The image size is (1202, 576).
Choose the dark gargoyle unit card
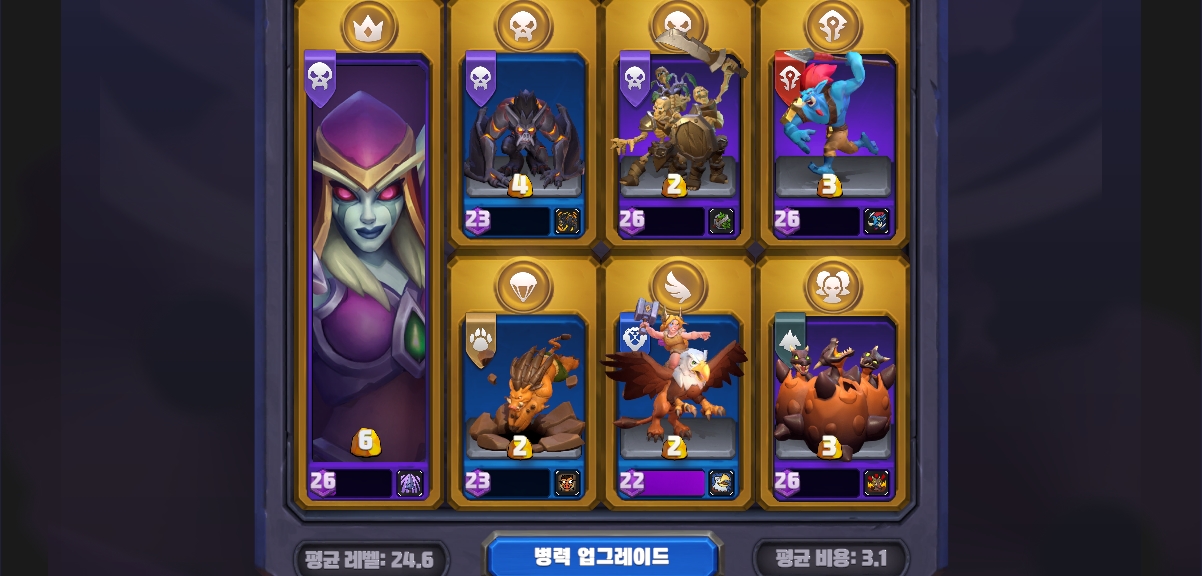click(523, 140)
